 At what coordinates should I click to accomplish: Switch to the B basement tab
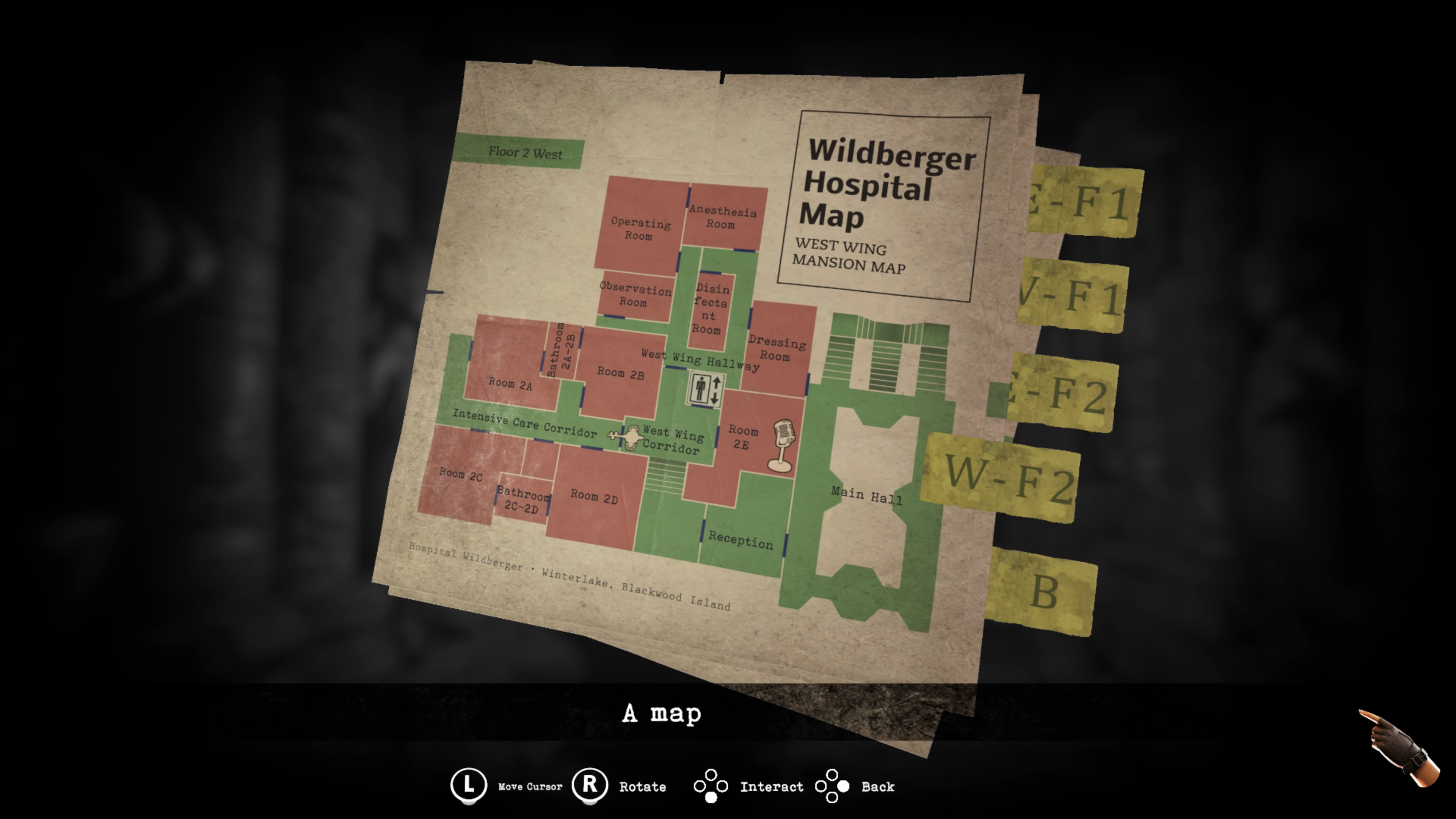click(x=1043, y=591)
